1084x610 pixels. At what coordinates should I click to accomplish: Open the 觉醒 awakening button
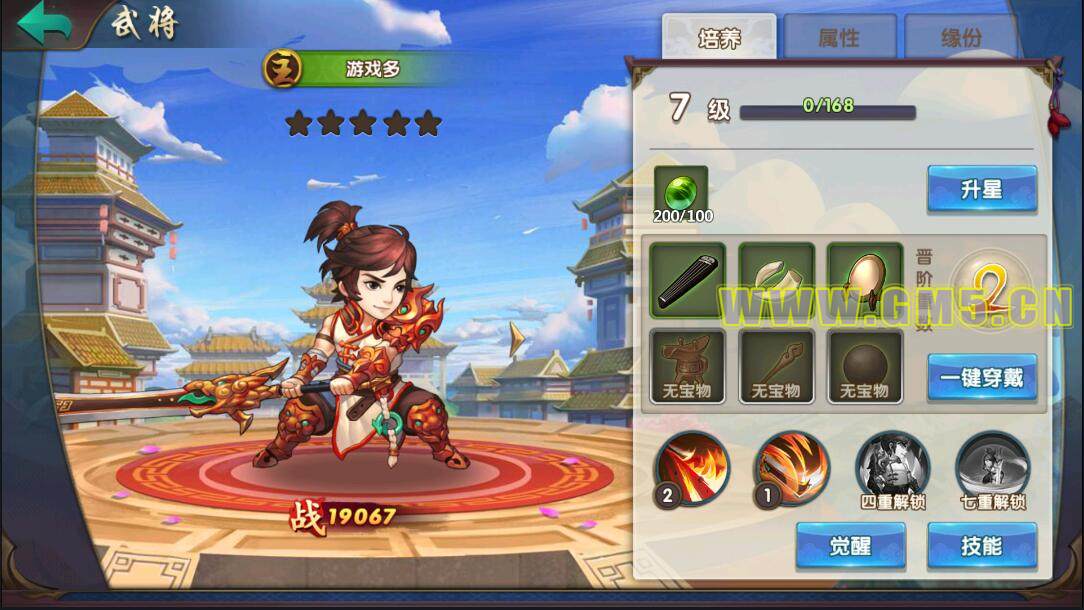click(x=850, y=546)
